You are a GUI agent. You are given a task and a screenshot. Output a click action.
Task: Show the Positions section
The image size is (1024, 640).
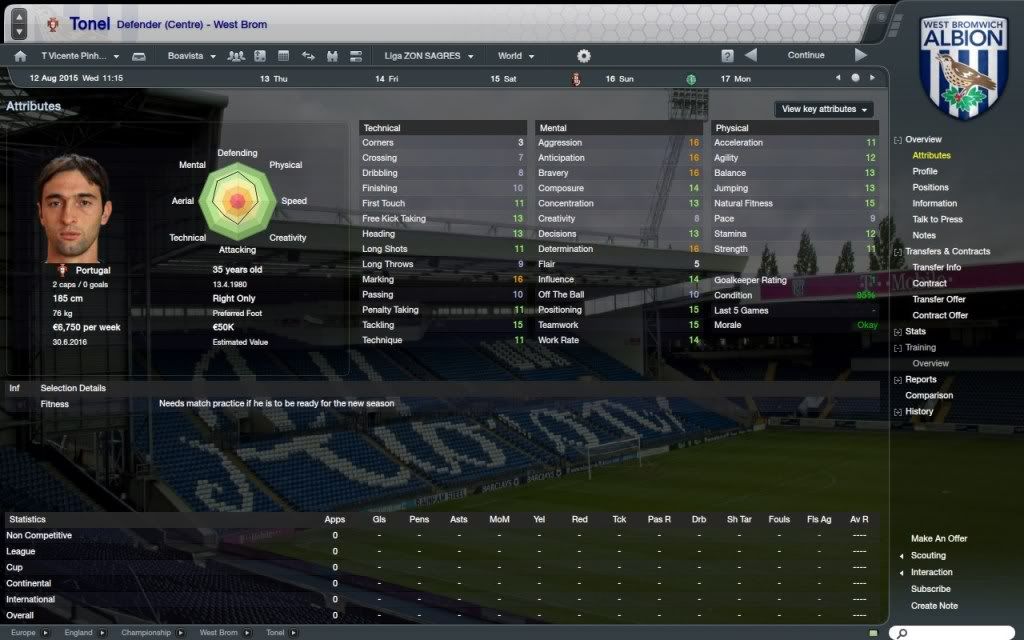(930, 188)
